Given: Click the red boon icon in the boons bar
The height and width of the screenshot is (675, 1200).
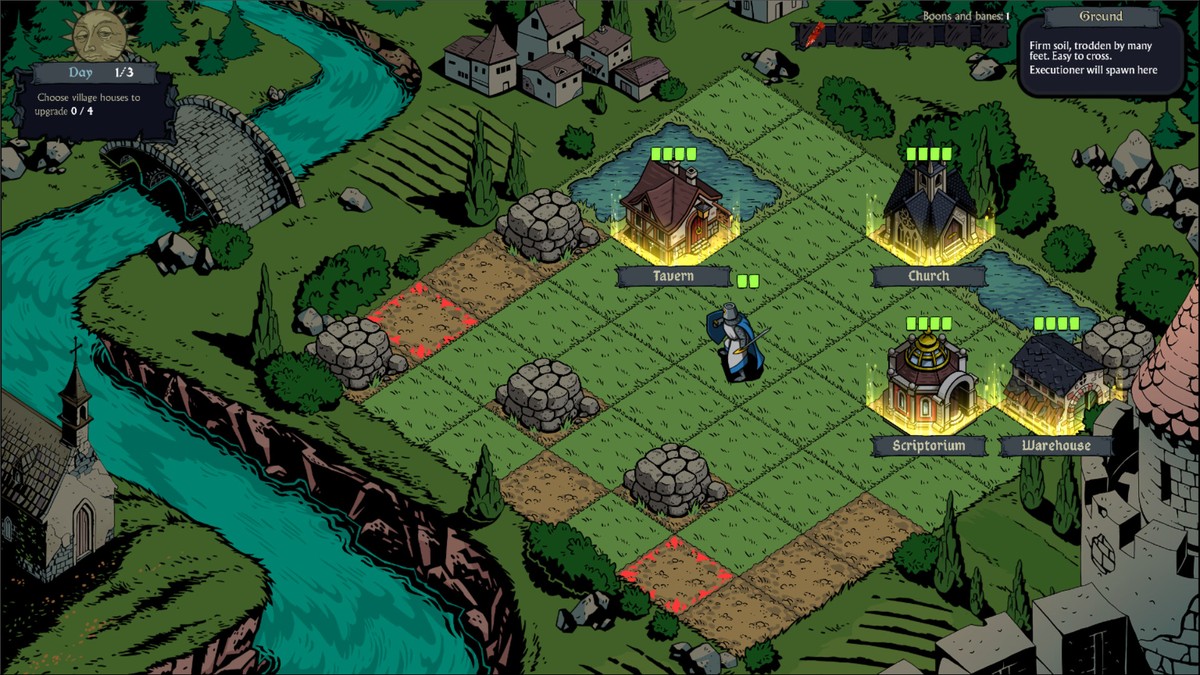Looking at the screenshot, I should tap(817, 35).
